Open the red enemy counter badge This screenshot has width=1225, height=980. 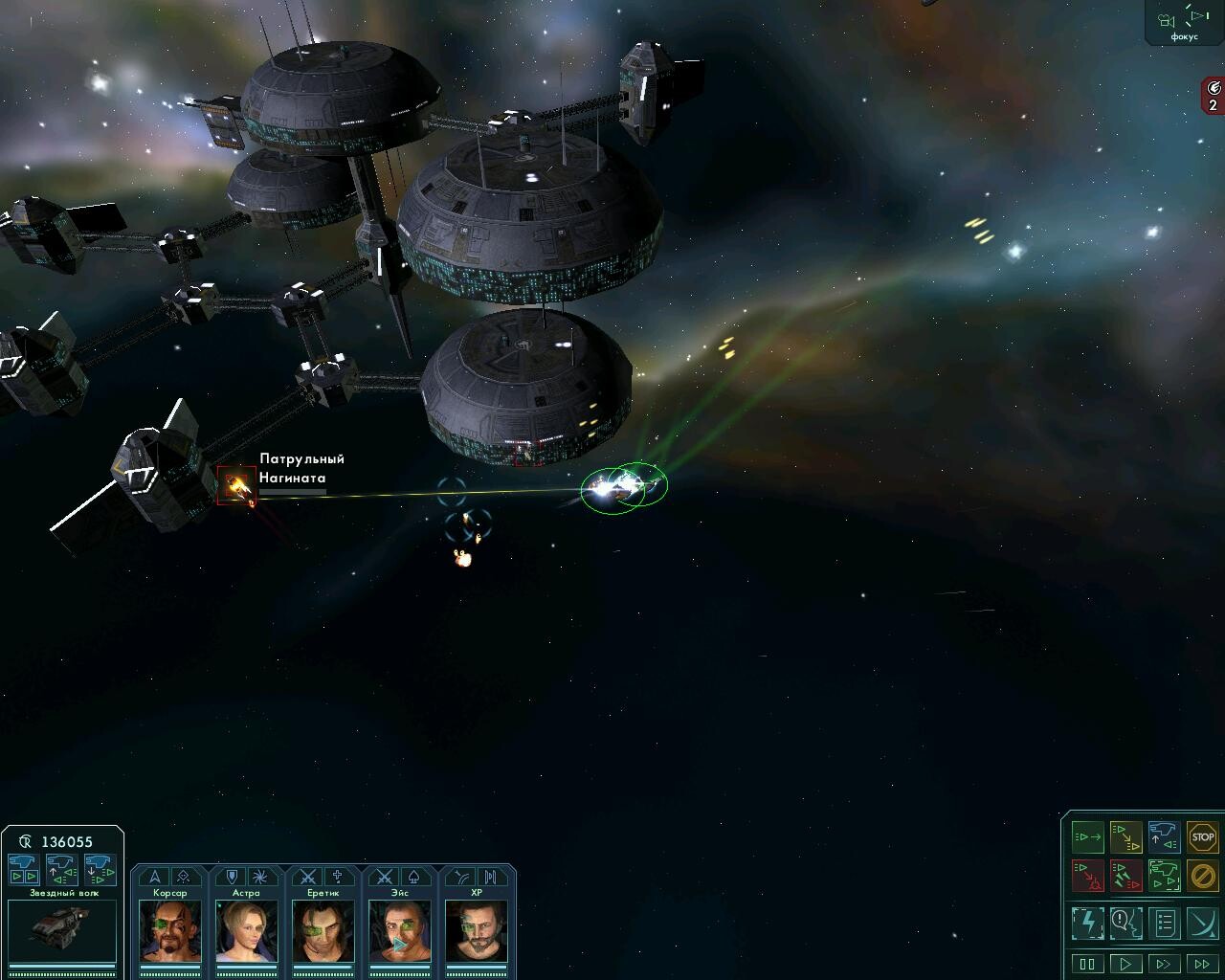1213,97
